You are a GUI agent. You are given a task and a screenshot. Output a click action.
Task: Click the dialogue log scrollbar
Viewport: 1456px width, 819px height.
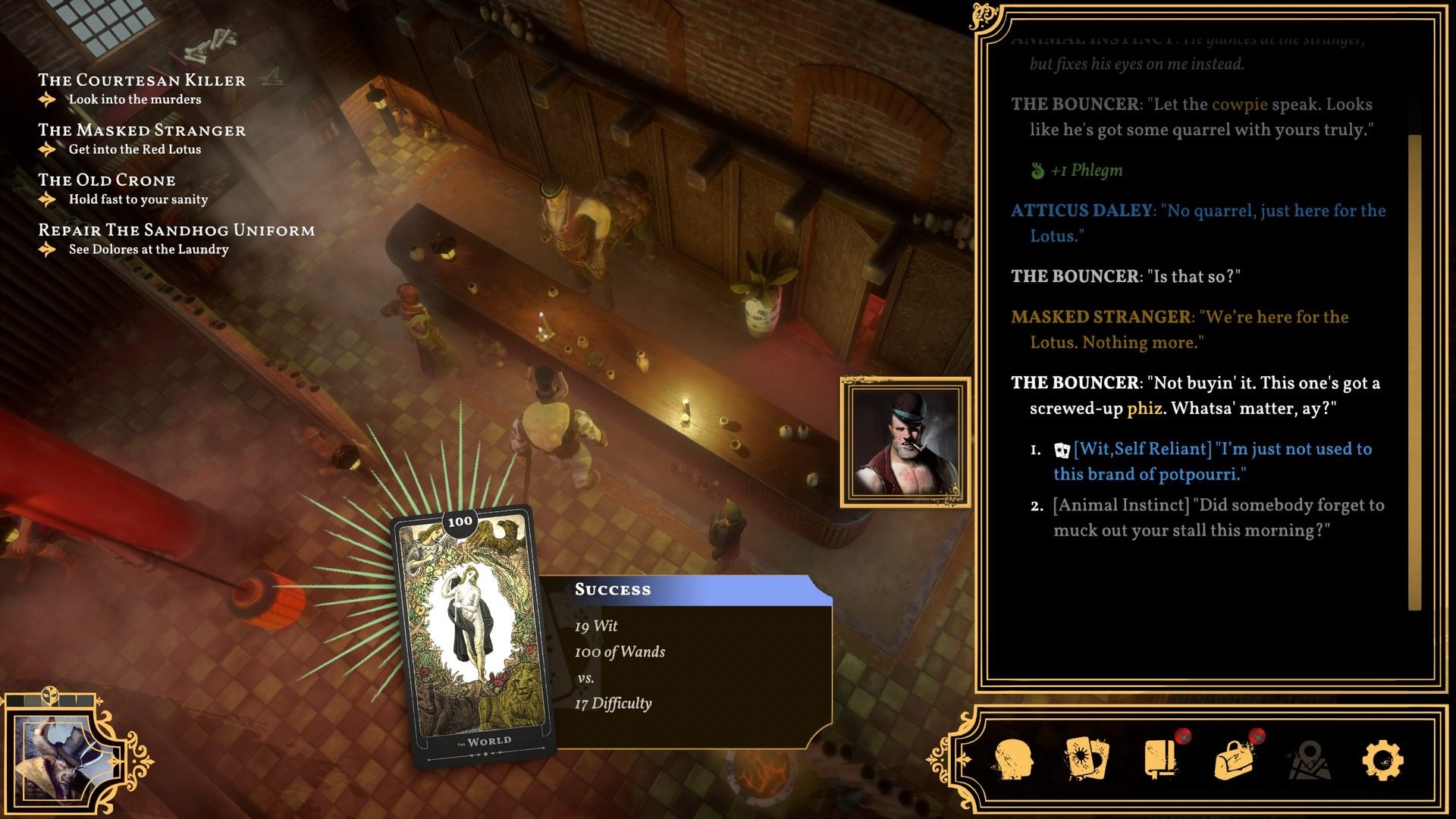pos(1414,372)
